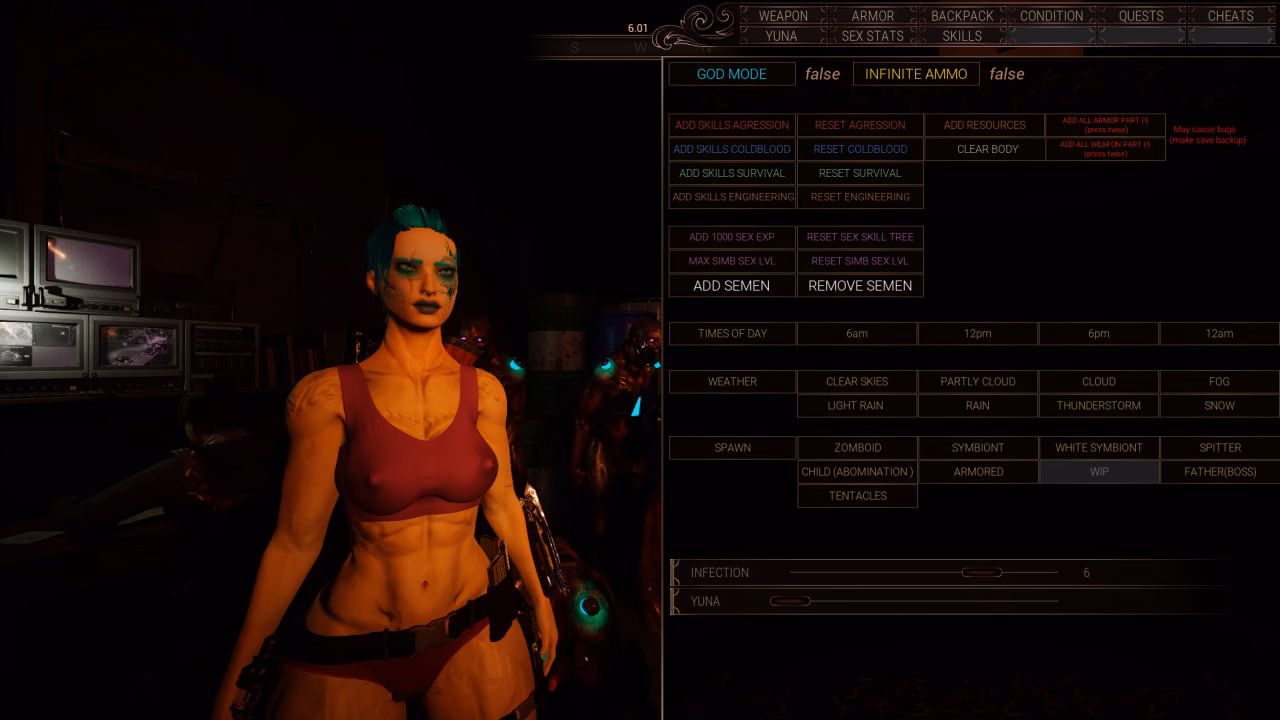
Task: Spawn the Father(Boss) enemy
Action: click(x=1220, y=471)
